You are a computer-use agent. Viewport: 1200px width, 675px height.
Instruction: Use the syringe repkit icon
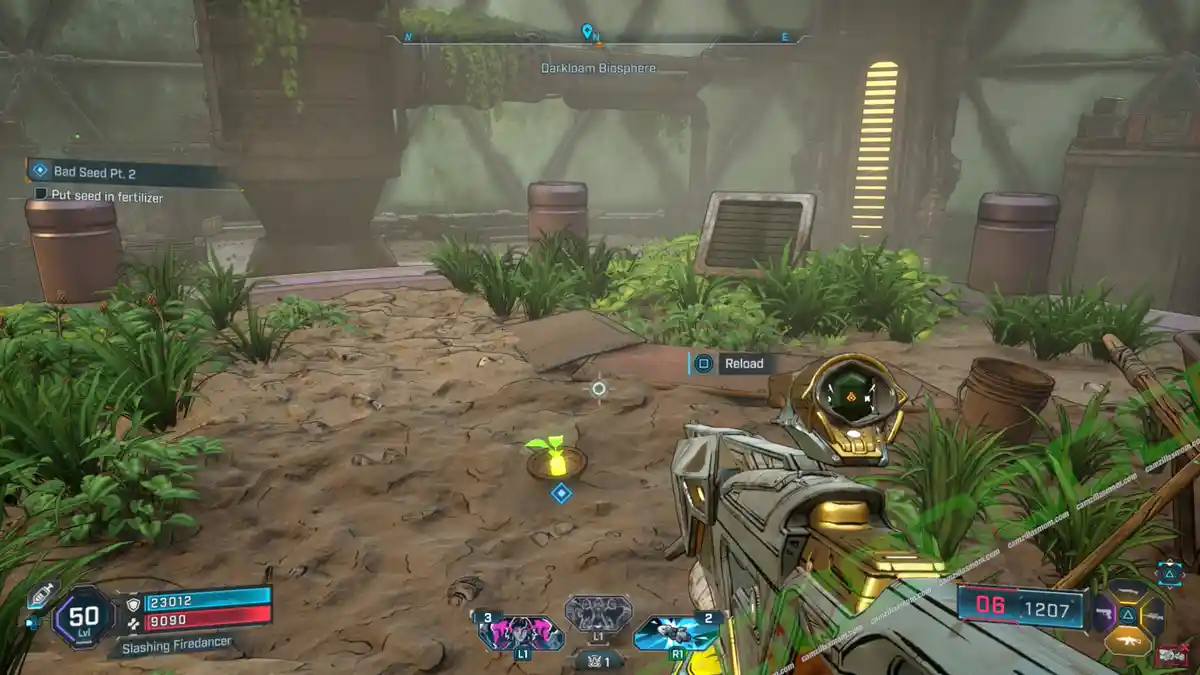click(40, 597)
